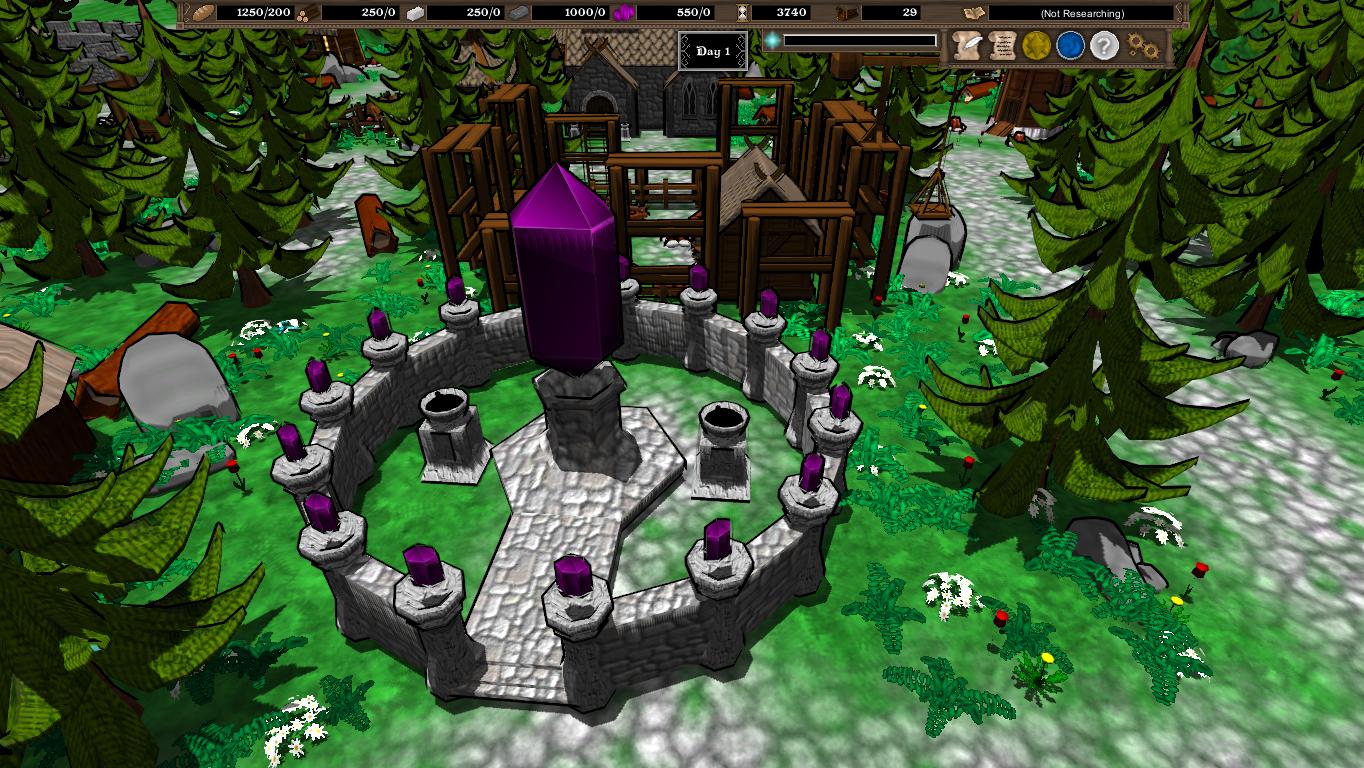Viewport: 1364px width, 768px height.
Task: Open the quill-and-scroll icon
Action: tap(967, 44)
